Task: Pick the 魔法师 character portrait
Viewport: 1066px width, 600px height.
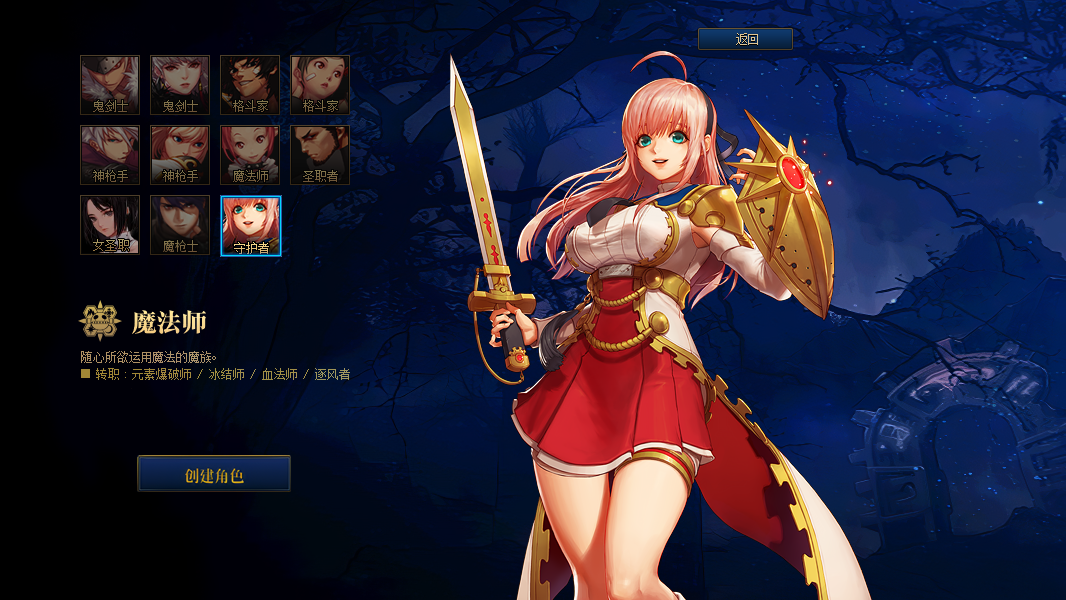Action: [x=250, y=155]
